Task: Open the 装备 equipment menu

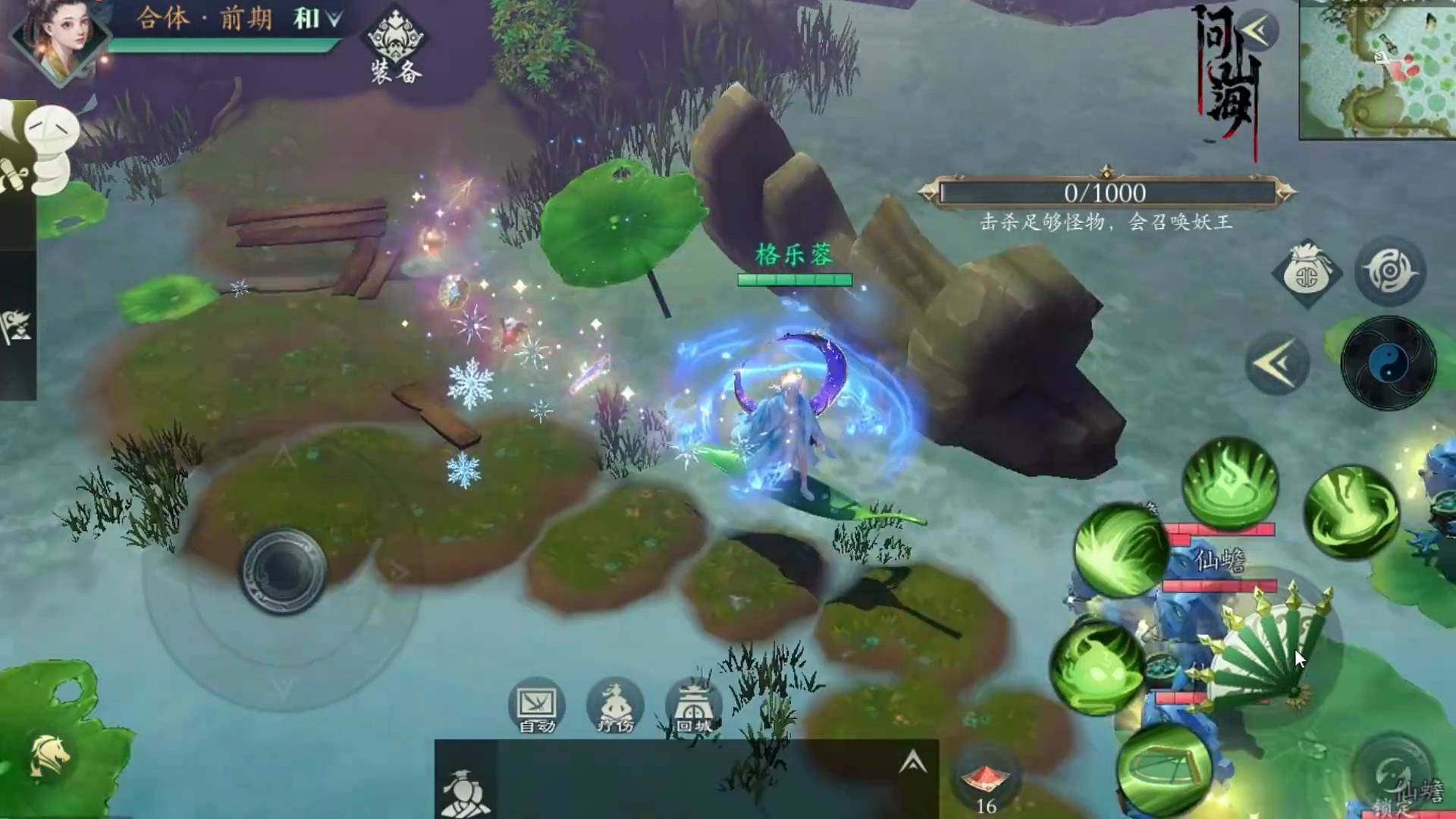Action: (x=396, y=44)
